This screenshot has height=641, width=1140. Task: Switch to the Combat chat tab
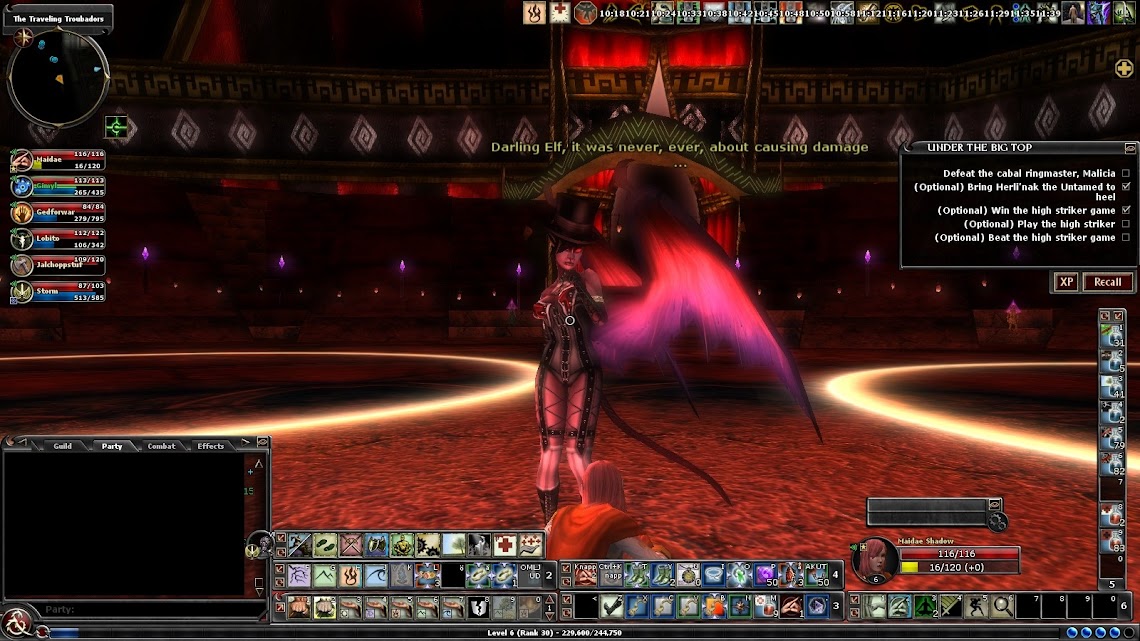pyautogui.click(x=161, y=446)
